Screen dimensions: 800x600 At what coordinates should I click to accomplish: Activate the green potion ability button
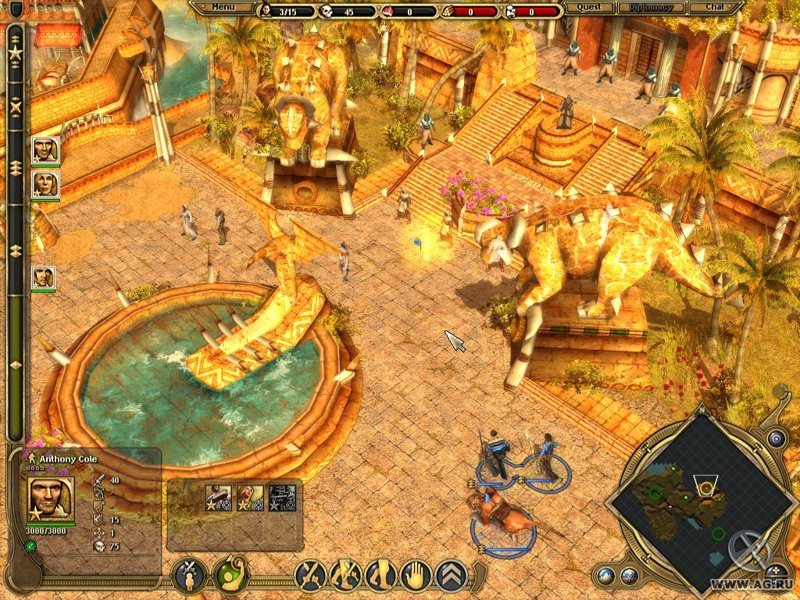coord(232,575)
